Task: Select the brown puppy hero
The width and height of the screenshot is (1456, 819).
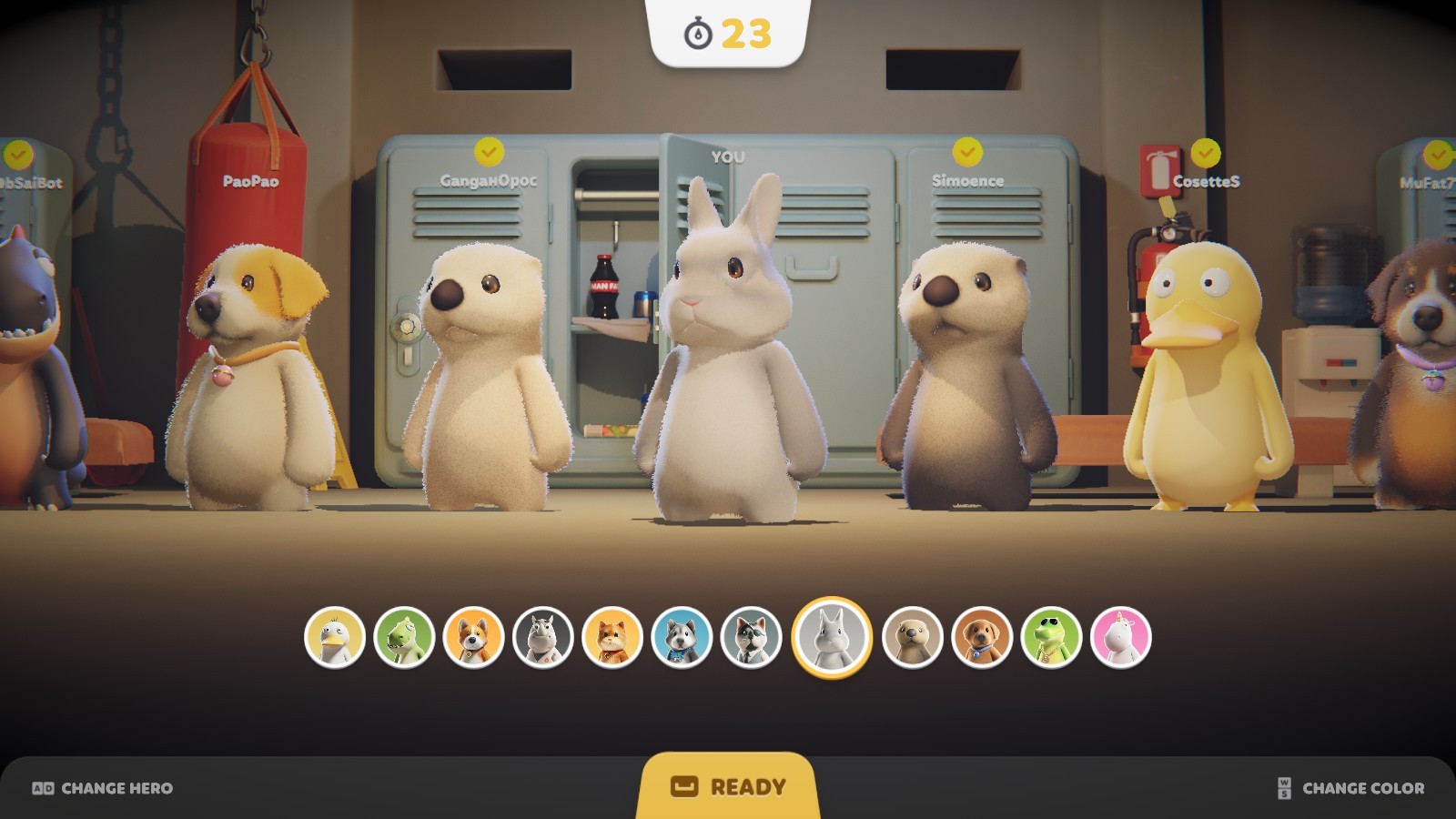Action: point(981,637)
